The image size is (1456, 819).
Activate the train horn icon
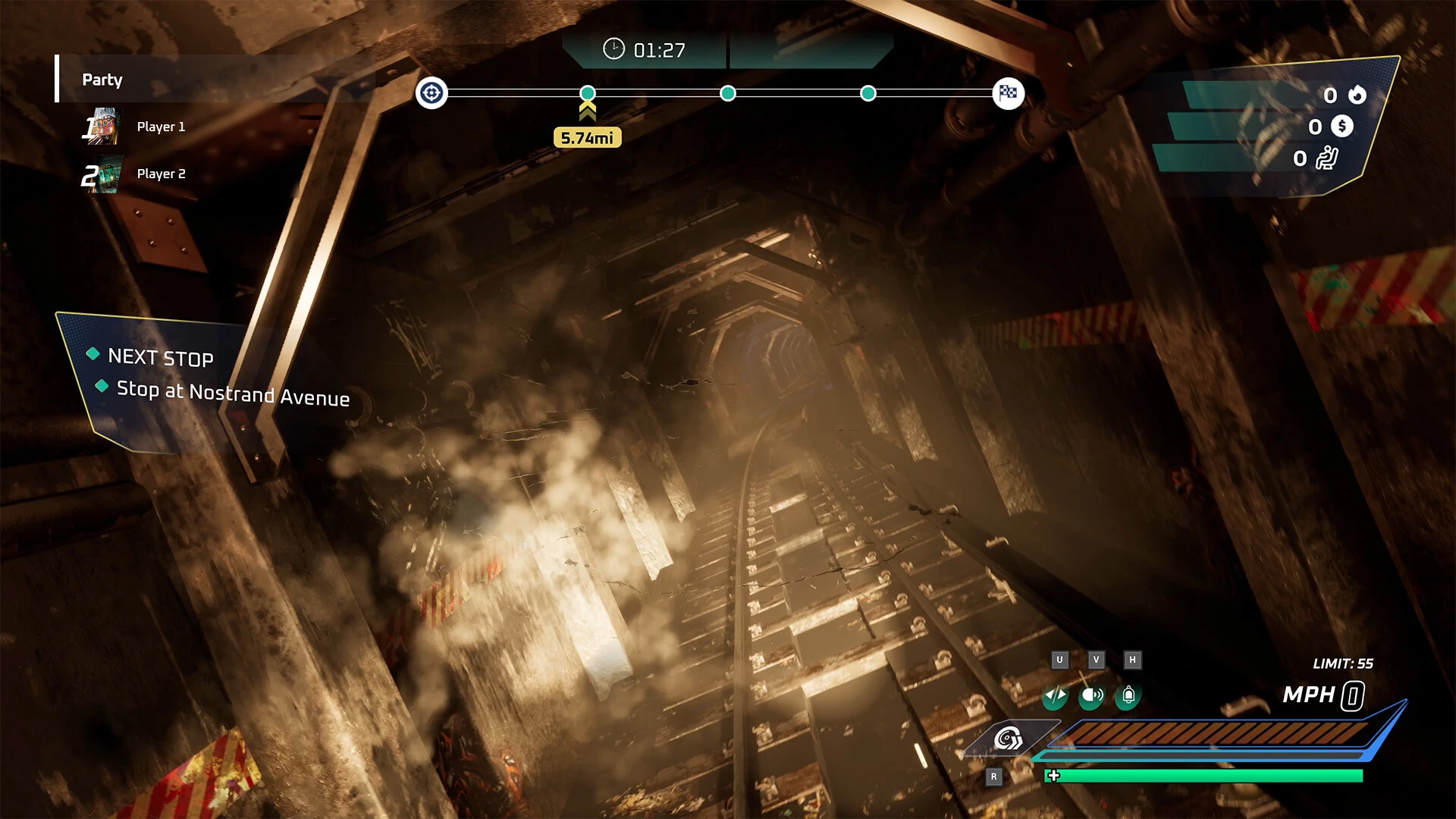point(1092,695)
